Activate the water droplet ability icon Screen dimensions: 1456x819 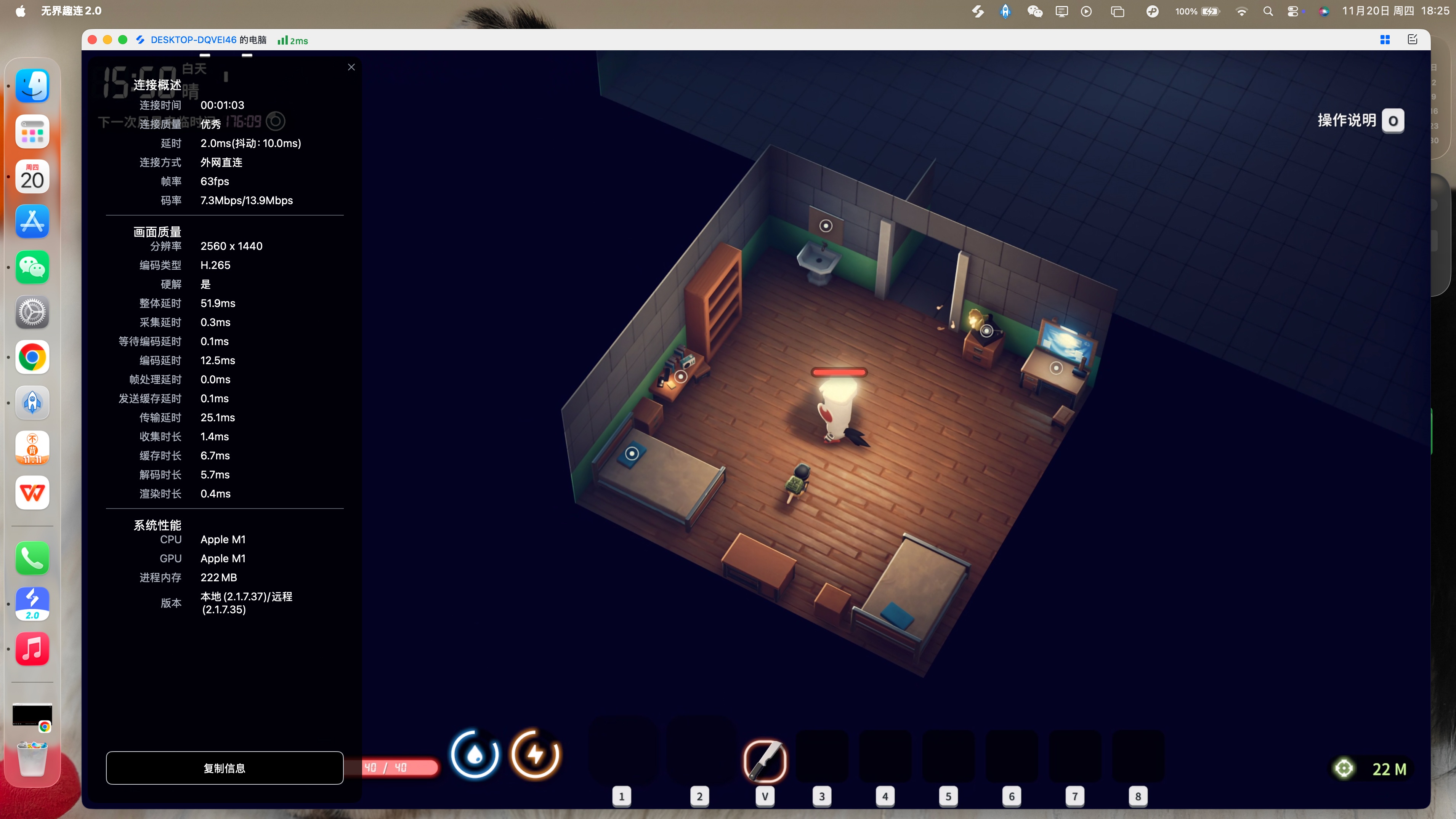coord(475,754)
